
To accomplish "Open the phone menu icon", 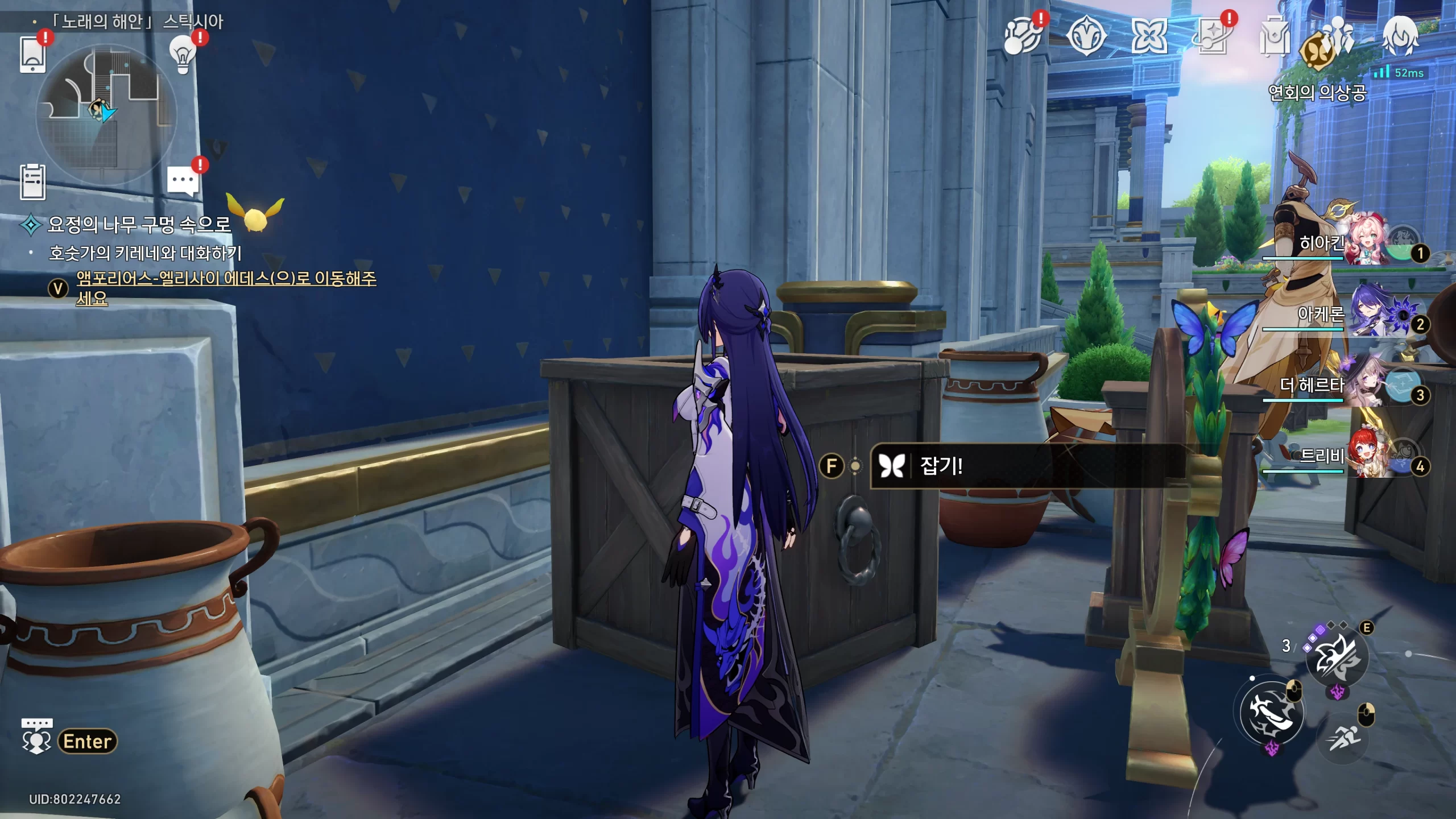I will pos(32,54).
